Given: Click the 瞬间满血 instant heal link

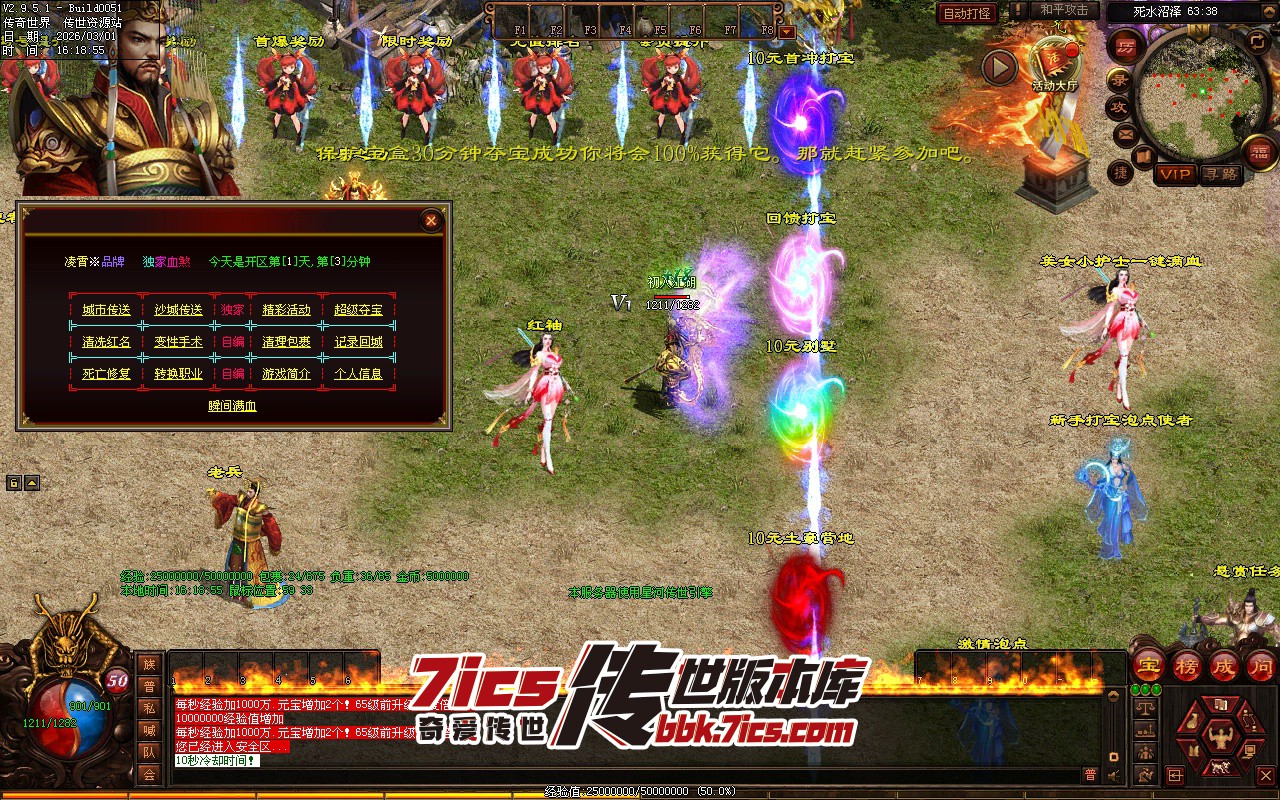Looking at the screenshot, I should (x=232, y=406).
